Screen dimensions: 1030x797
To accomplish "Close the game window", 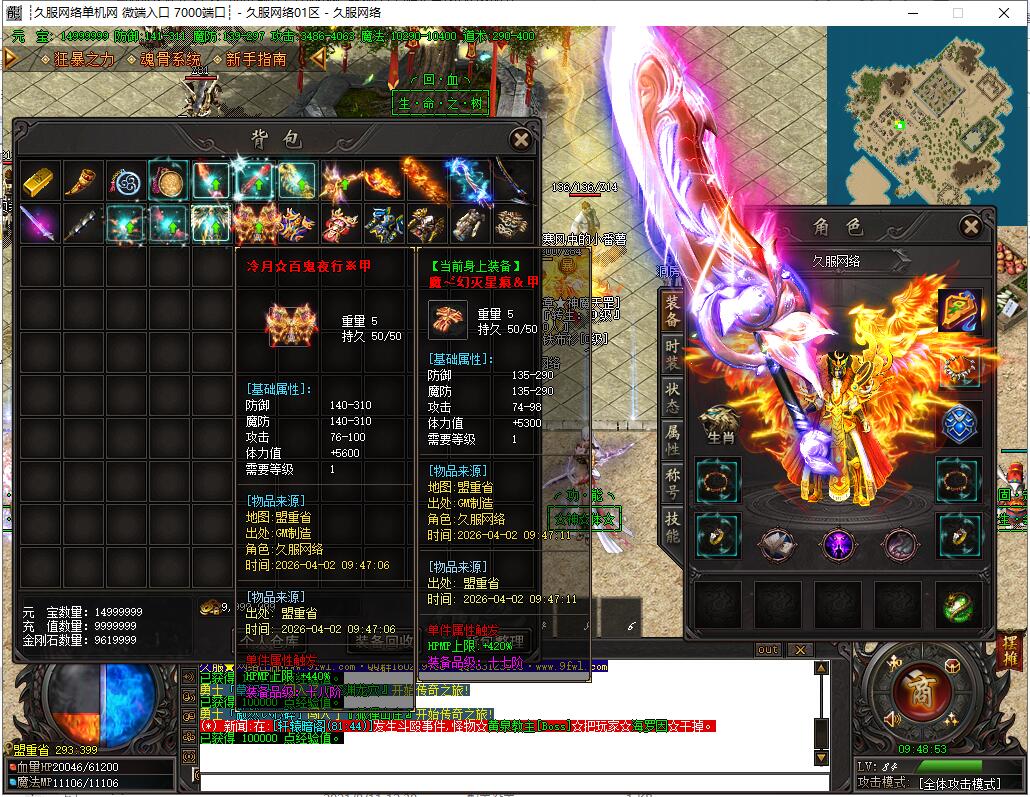I will (x=1004, y=13).
